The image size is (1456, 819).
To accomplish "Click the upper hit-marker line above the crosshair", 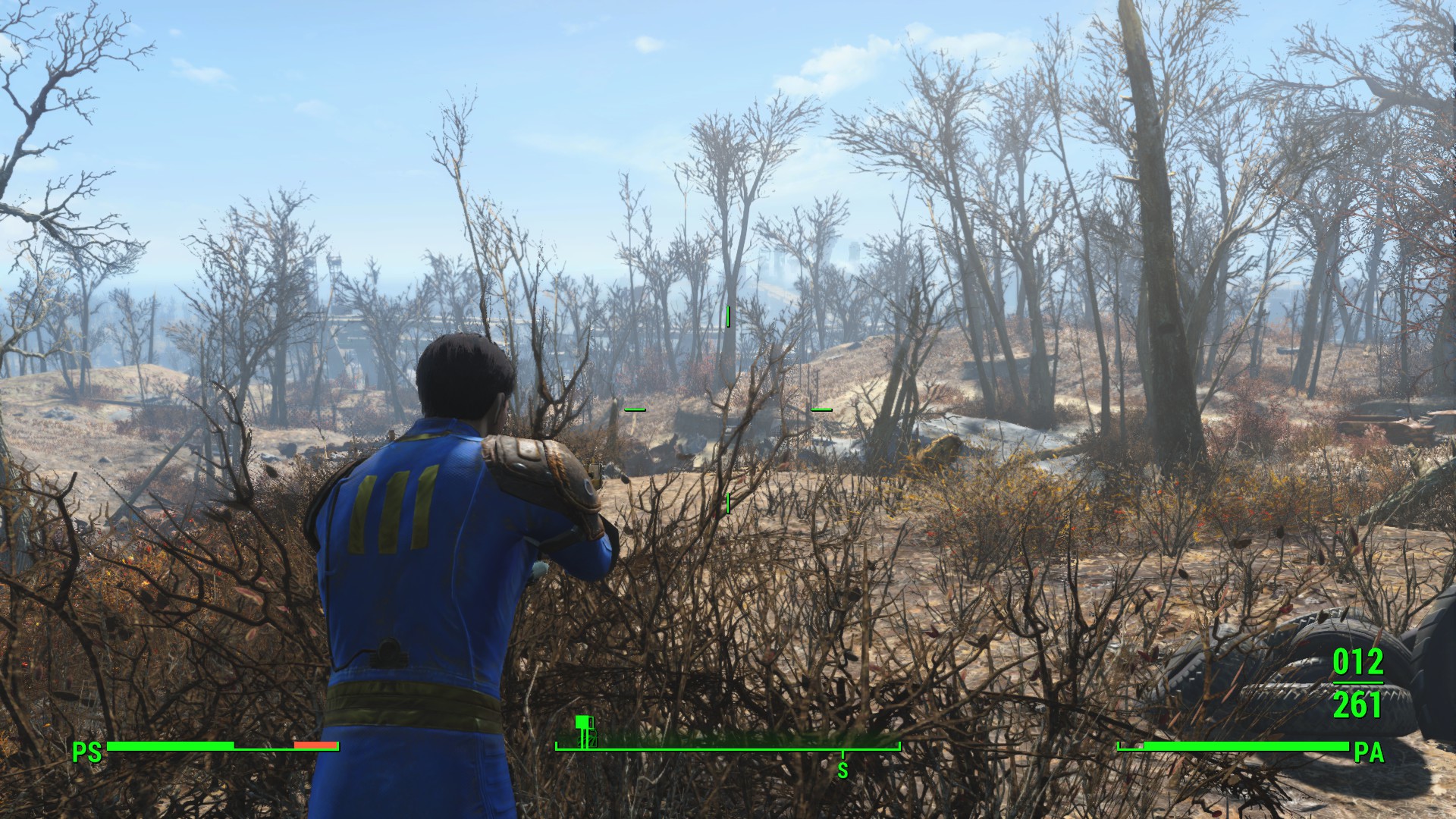I will (727, 317).
